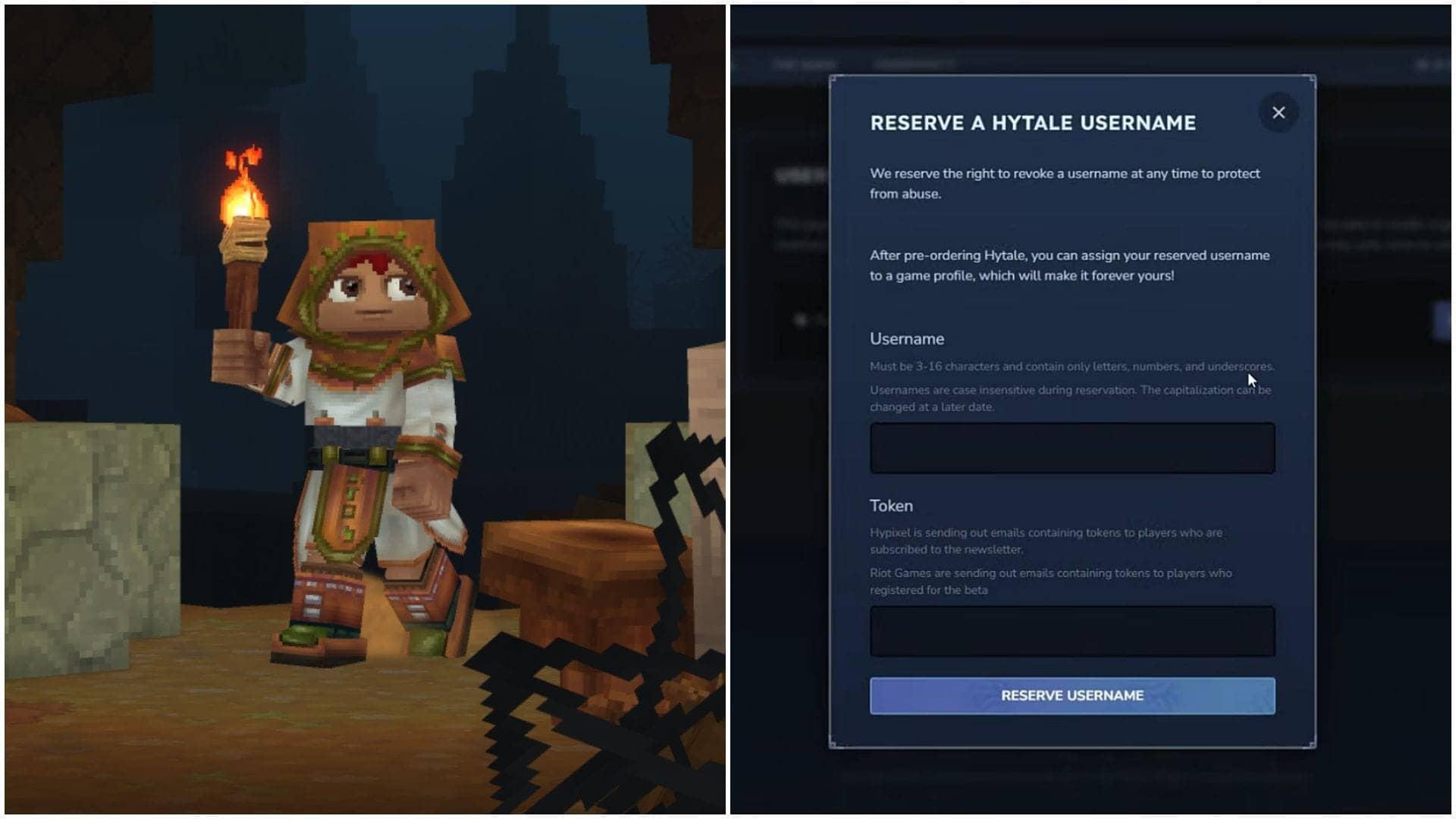Click inside the Username input field
Image resolution: width=1456 pixels, height=819 pixels.
click(1072, 447)
